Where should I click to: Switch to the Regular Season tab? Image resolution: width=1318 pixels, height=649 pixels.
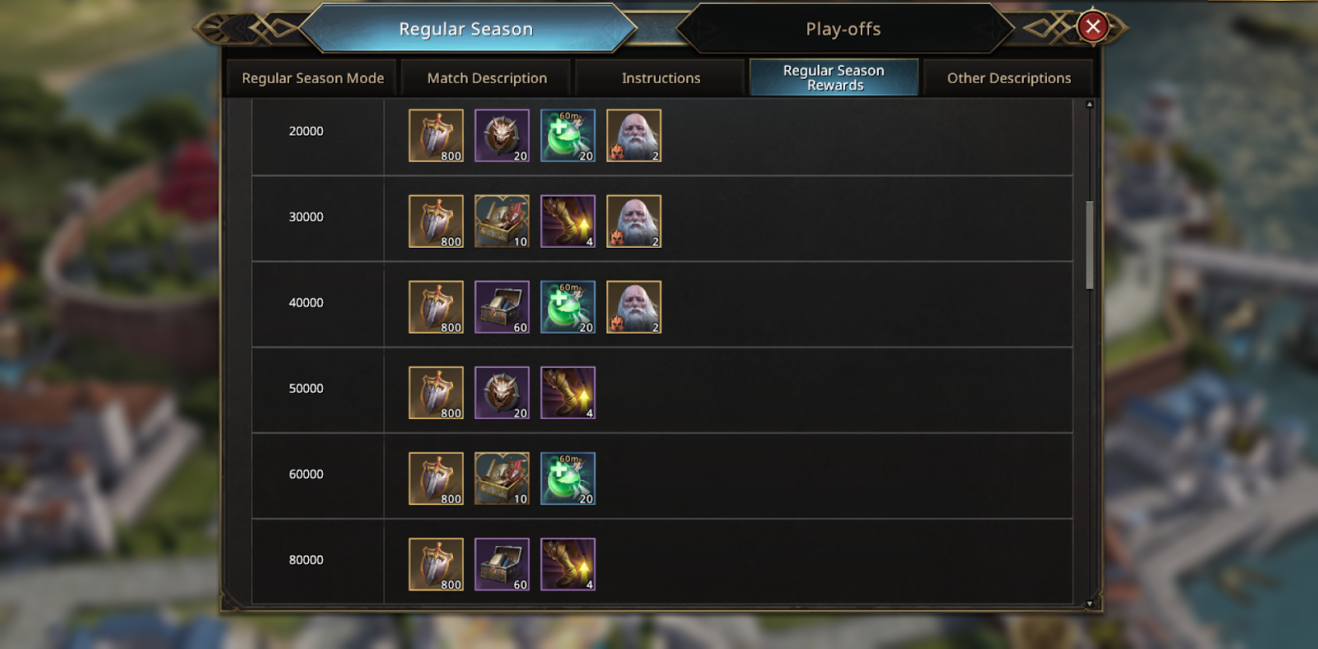(466, 29)
